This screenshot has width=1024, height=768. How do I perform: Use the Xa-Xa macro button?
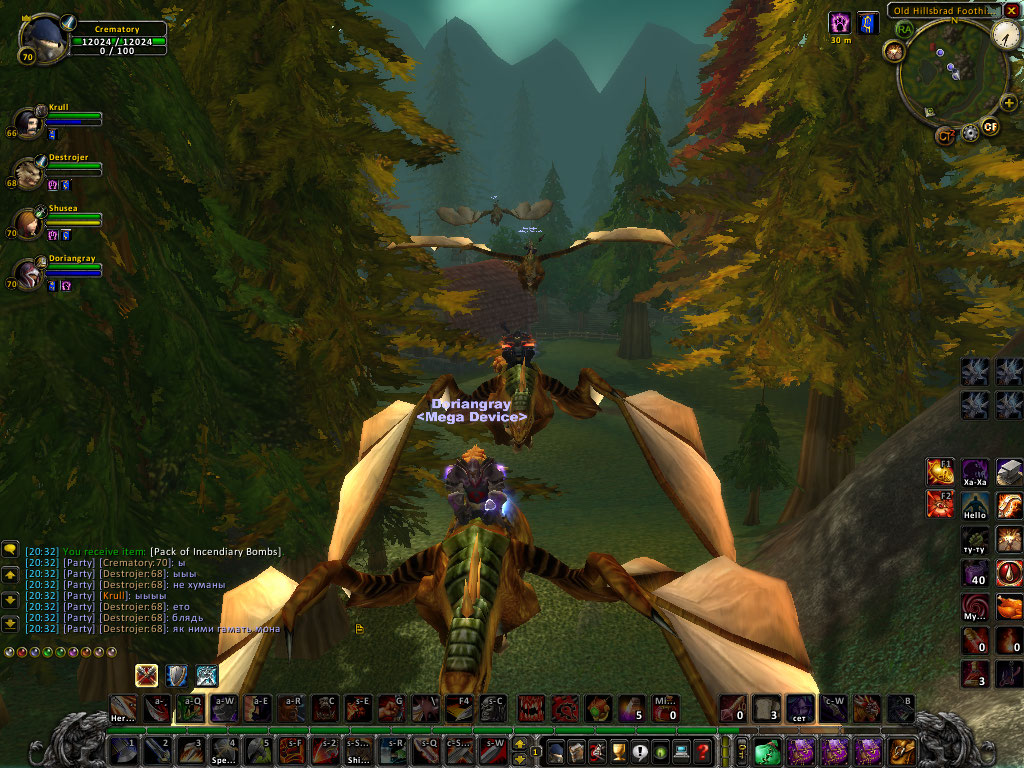click(x=975, y=471)
